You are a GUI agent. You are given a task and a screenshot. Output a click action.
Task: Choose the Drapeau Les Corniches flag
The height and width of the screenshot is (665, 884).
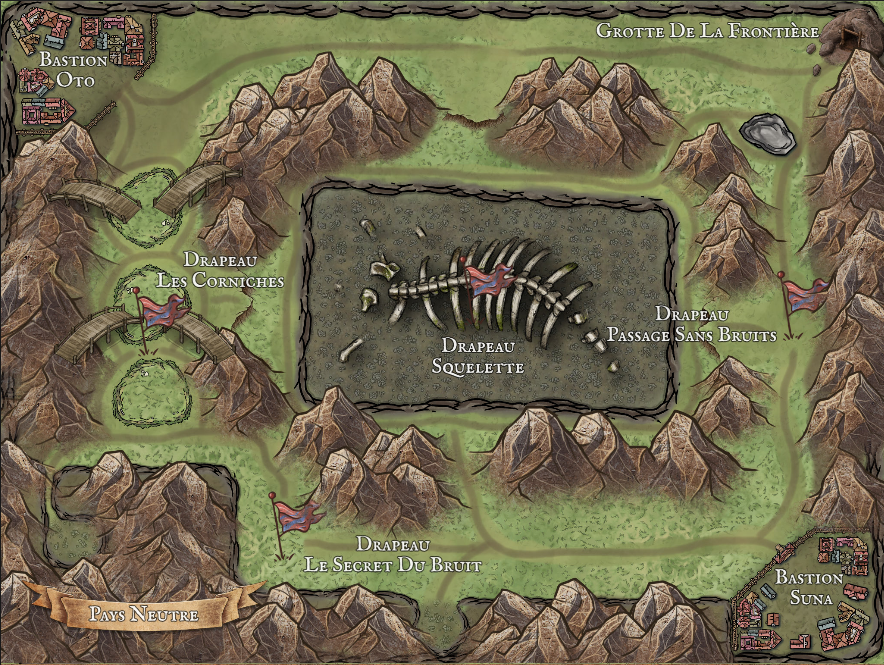(x=156, y=312)
